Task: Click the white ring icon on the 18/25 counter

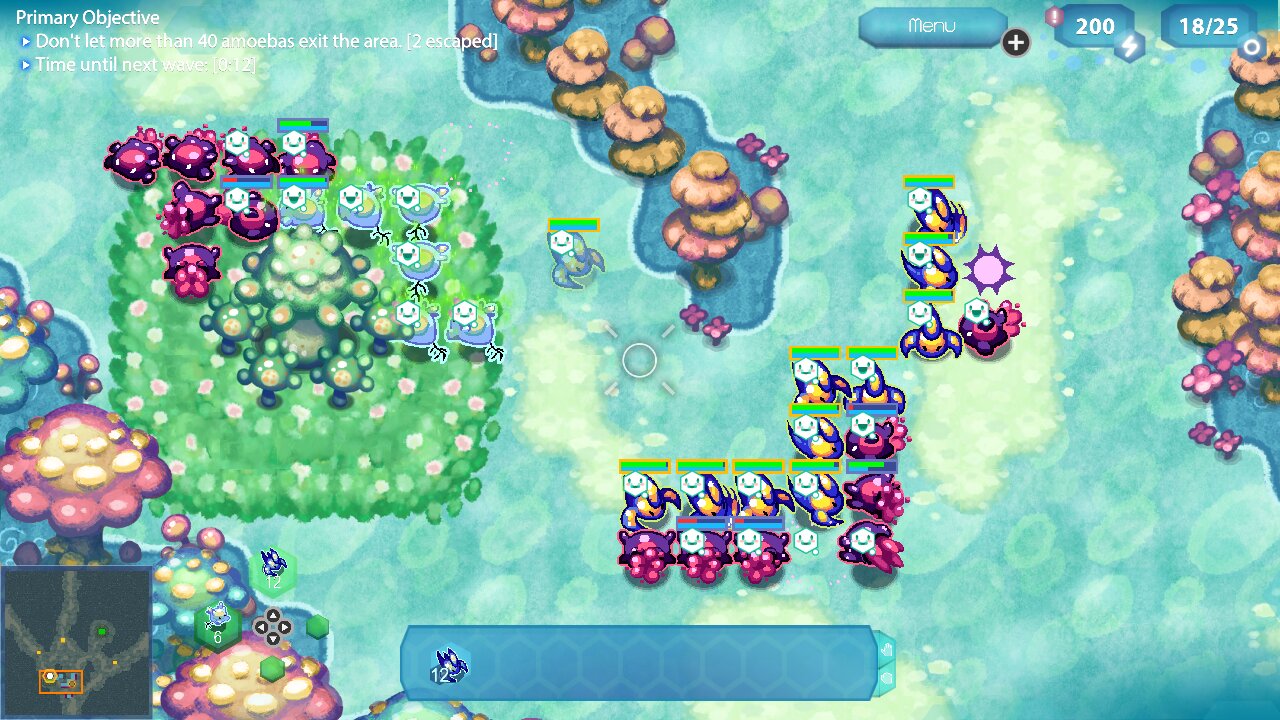Action: click(1252, 47)
